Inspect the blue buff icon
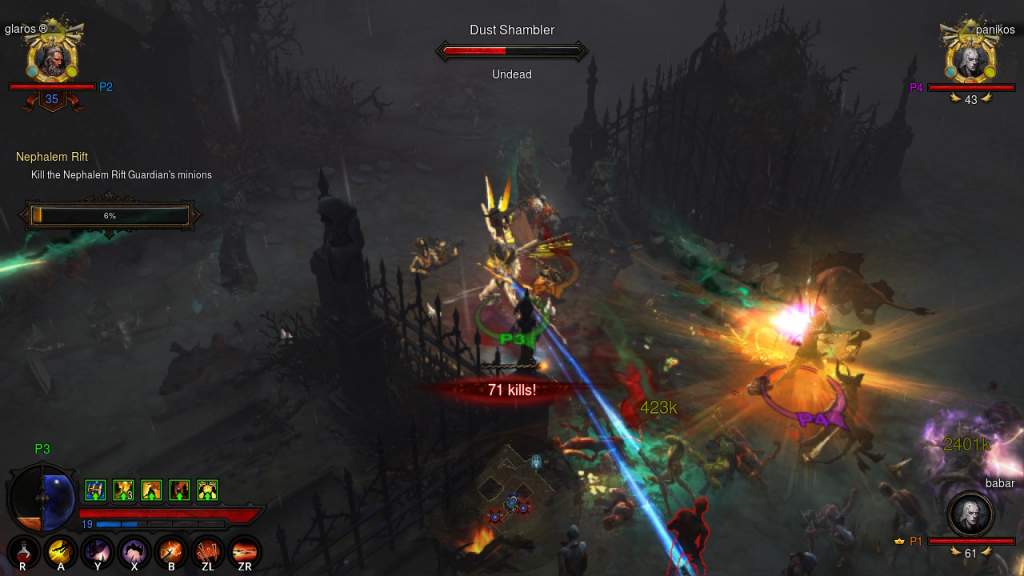This screenshot has height=576, width=1024. pyautogui.click(x=95, y=490)
